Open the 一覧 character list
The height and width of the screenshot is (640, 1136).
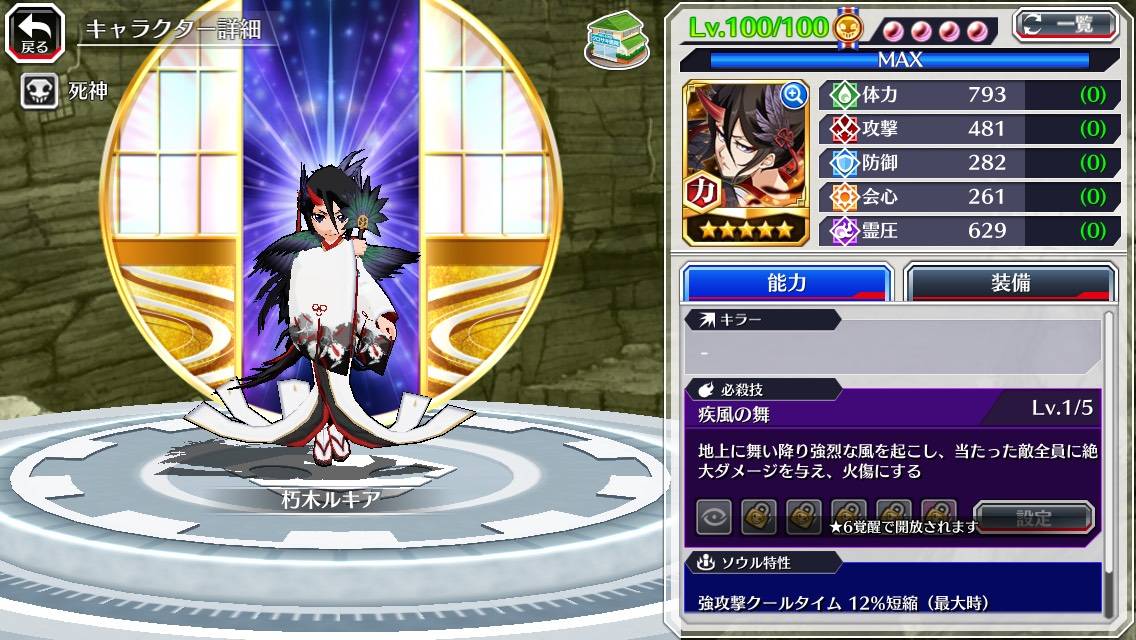(x=1066, y=24)
